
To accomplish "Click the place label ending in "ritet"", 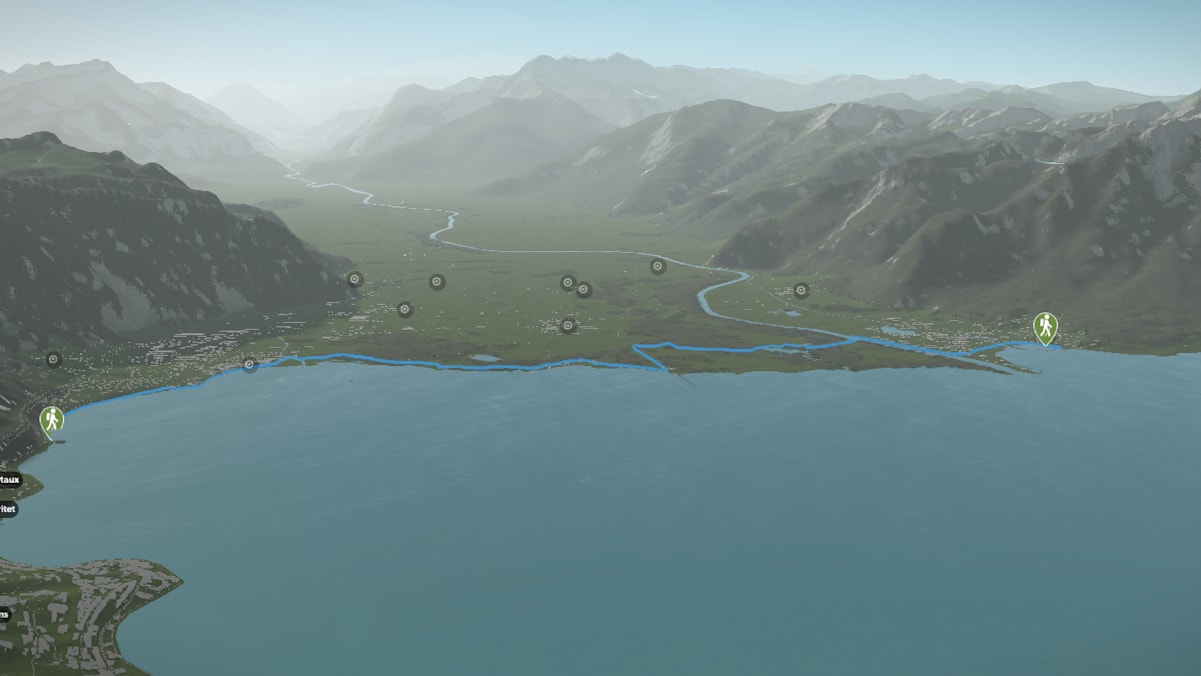I will click(7, 509).
